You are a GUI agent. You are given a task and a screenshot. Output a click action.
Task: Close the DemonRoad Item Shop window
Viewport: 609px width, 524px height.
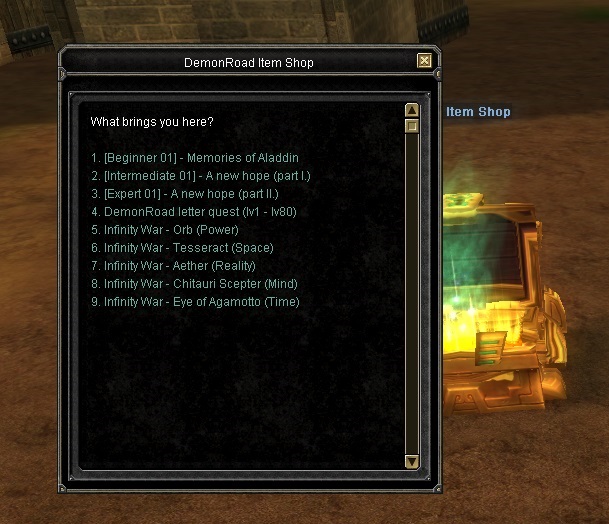pyautogui.click(x=425, y=61)
